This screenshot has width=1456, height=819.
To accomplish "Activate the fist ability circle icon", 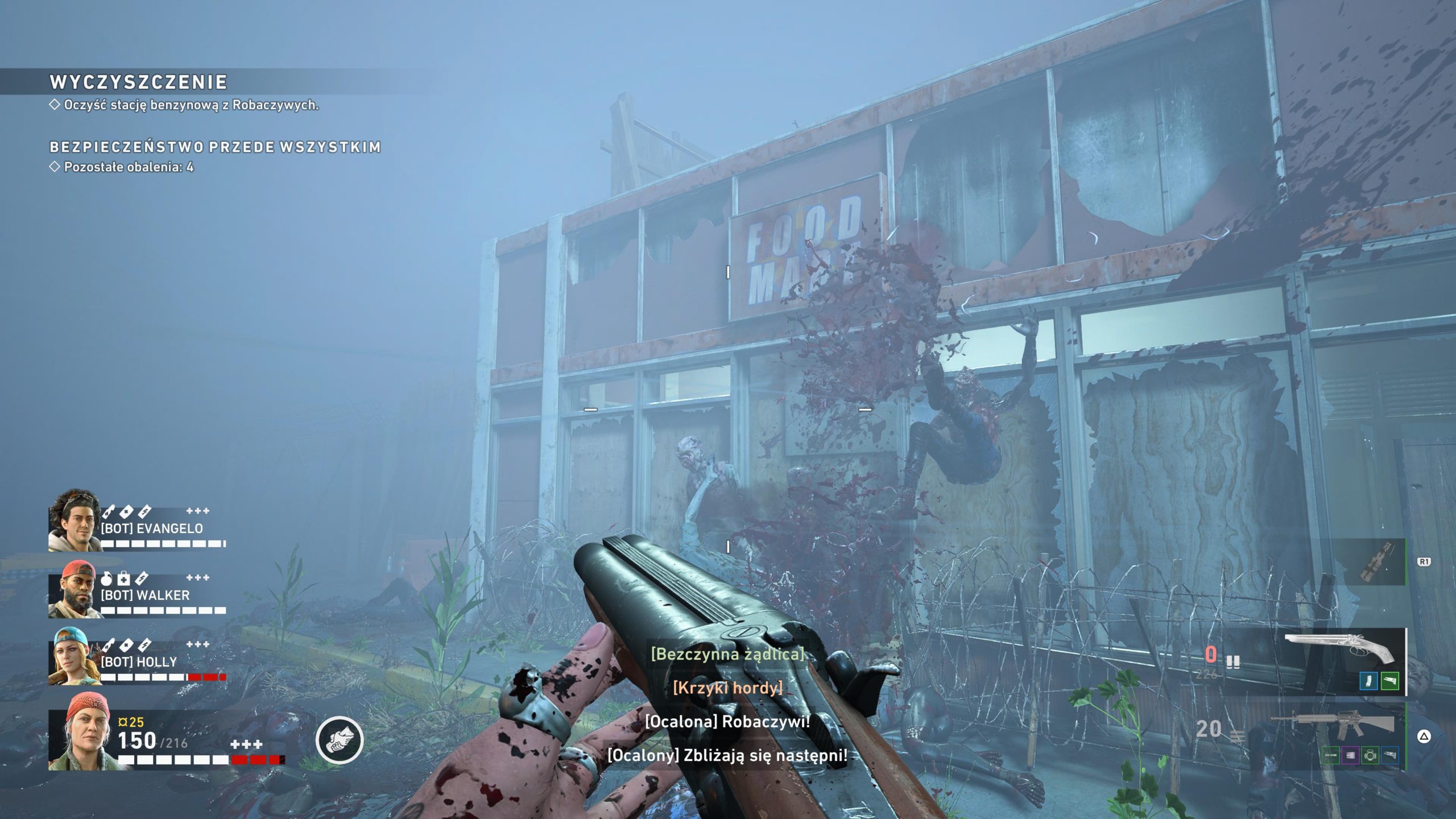I will [x=340, y=739].
